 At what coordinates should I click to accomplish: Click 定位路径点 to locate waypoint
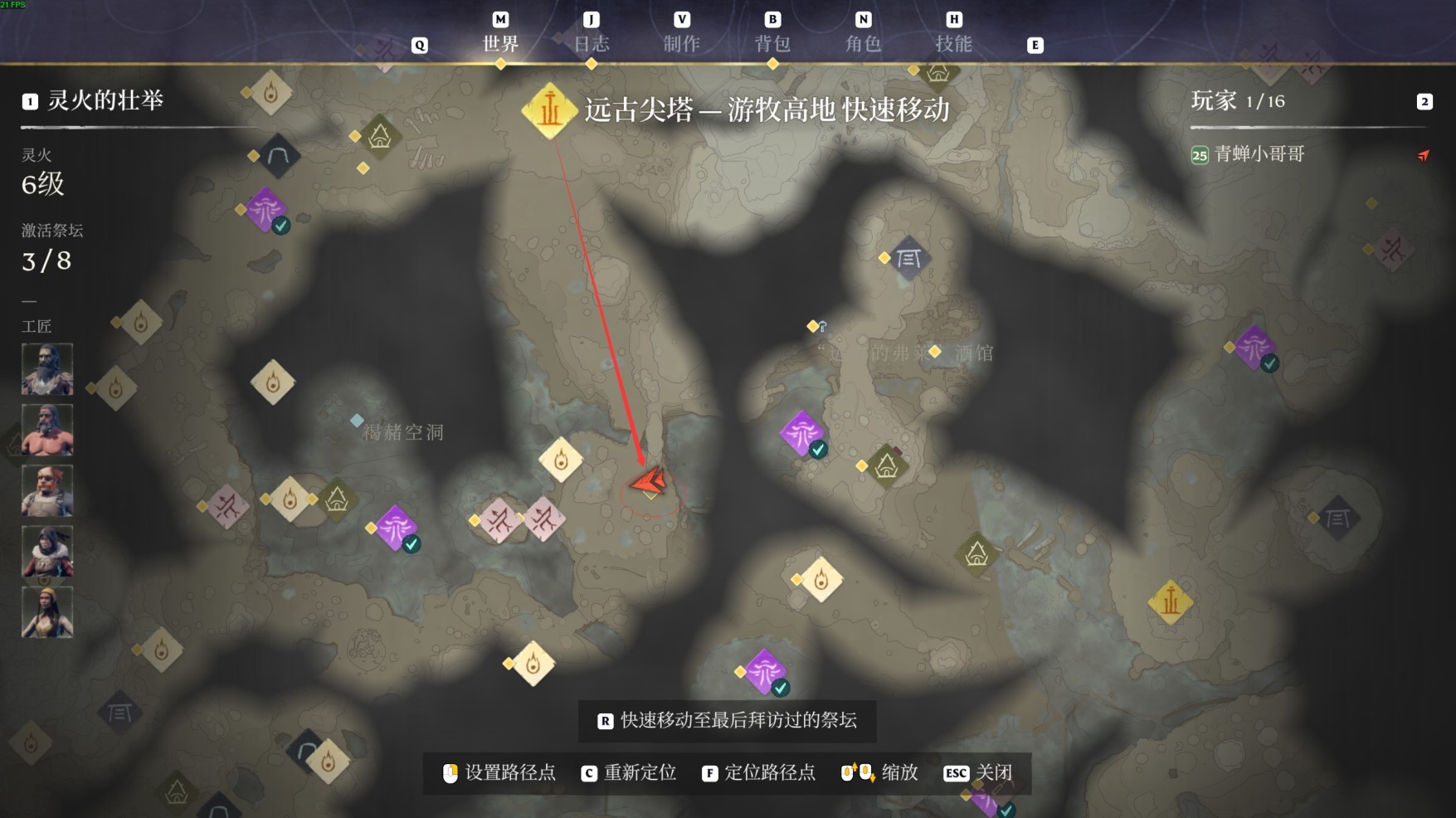click(x=758, y=773)
